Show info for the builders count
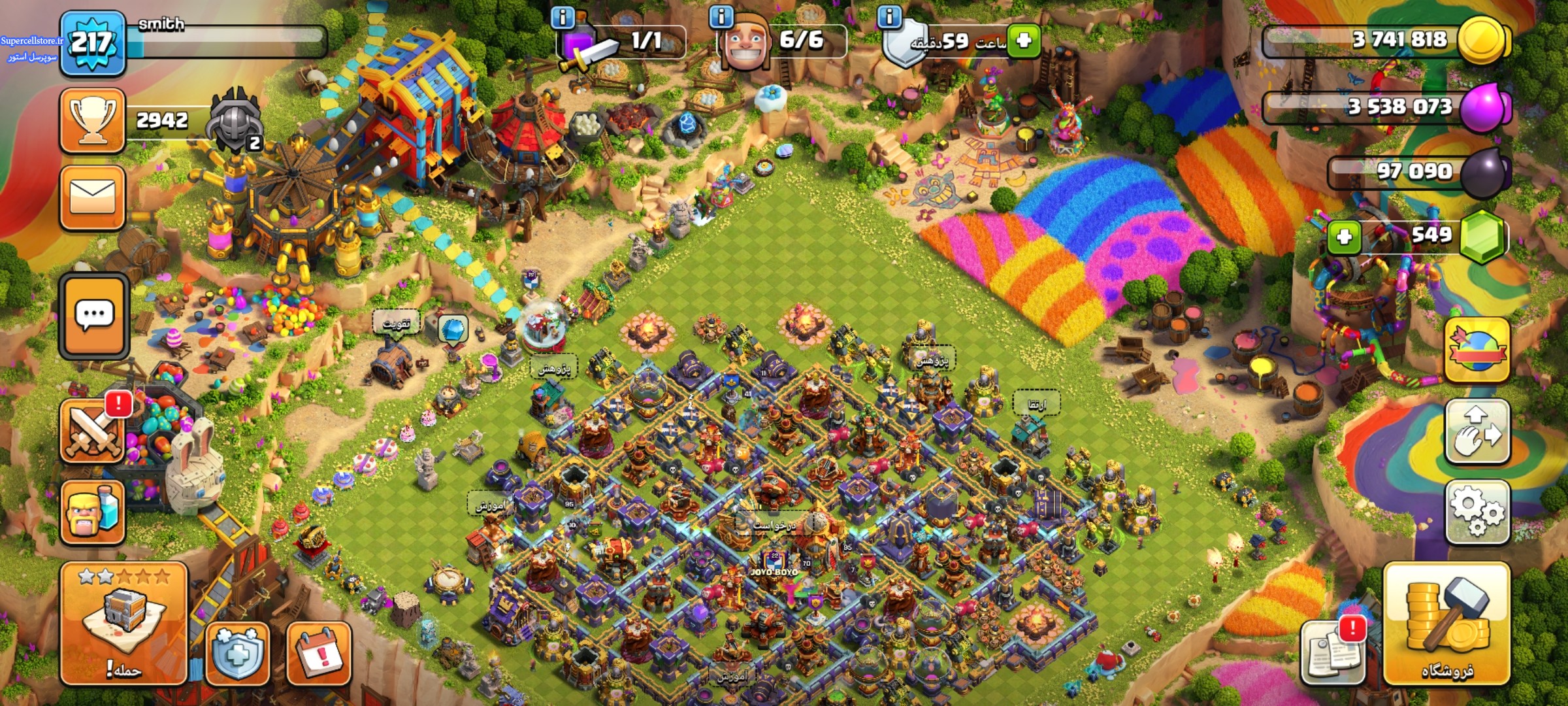 [x=721, y=16]
